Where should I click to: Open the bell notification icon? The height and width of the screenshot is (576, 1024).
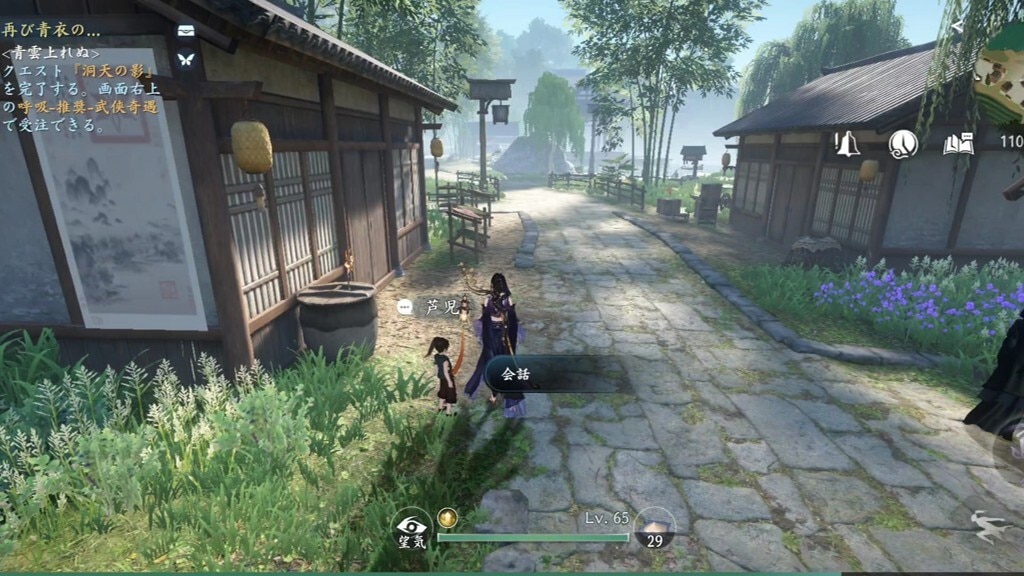coord(848,143)
